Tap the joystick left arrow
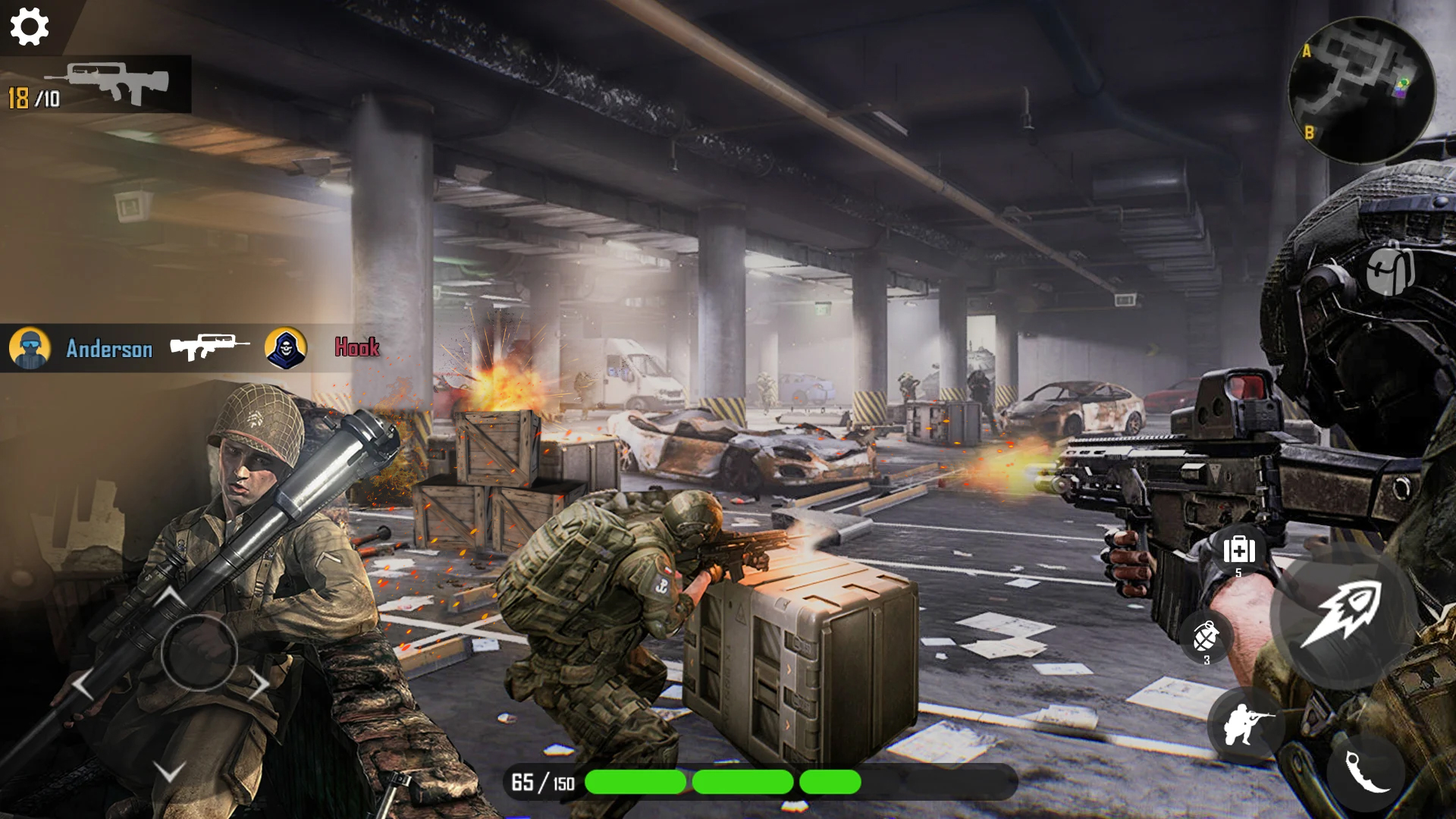Screen dimensions: 1456x819 tap(82, 685)
